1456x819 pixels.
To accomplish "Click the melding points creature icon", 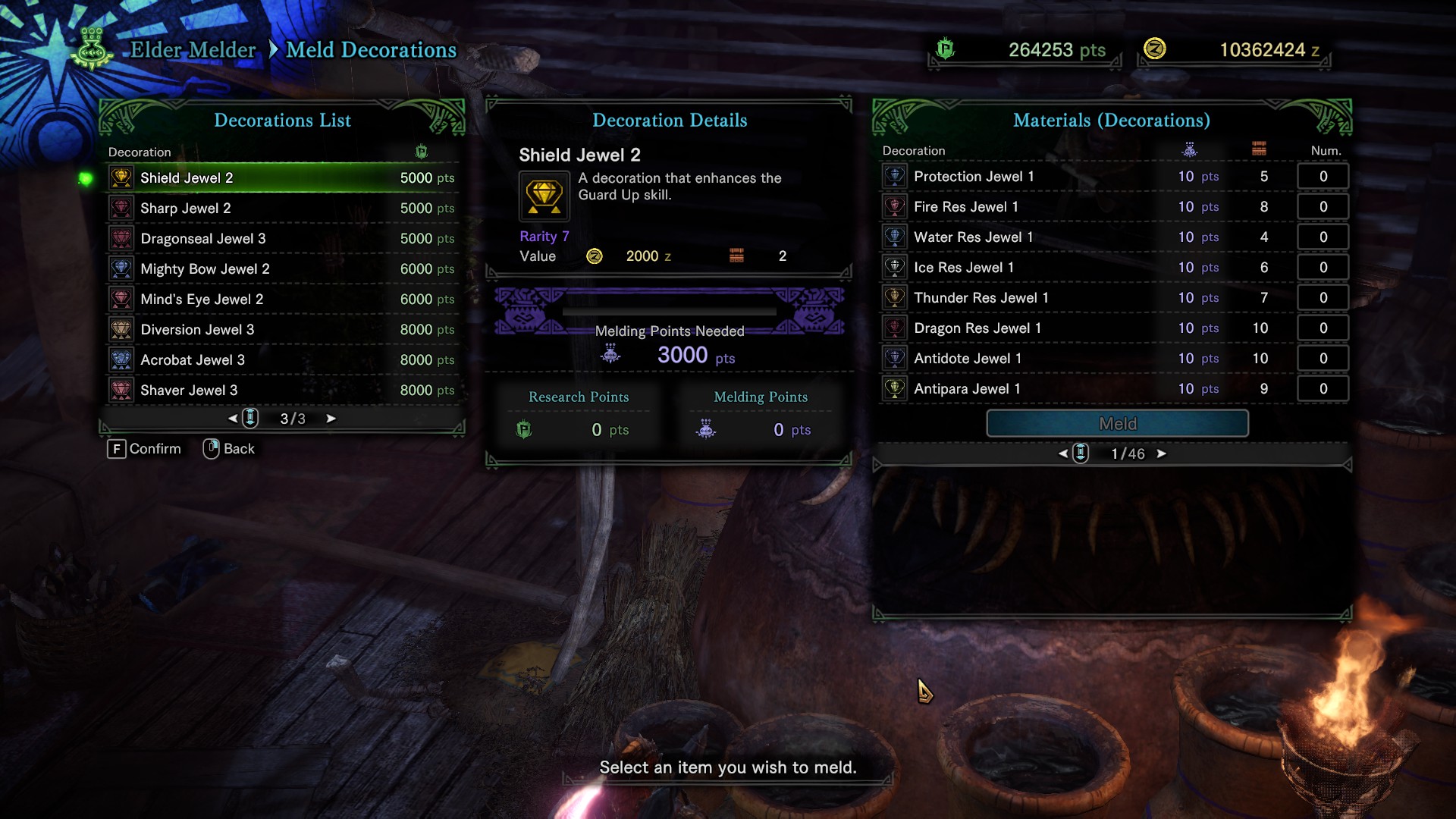I will pyautogui.click(x=706, y=429).
